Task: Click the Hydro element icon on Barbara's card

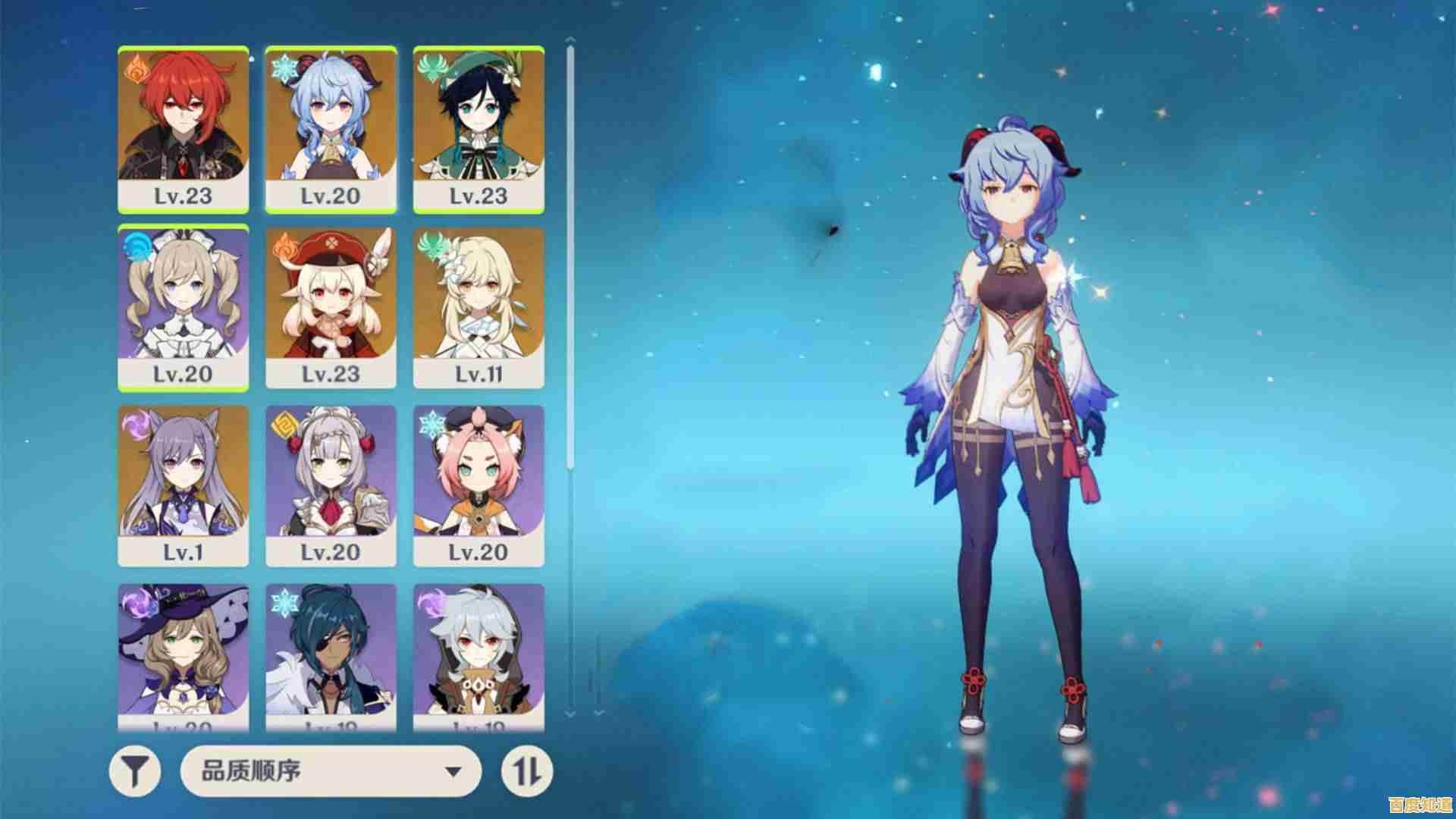Action: pos(133,245)
